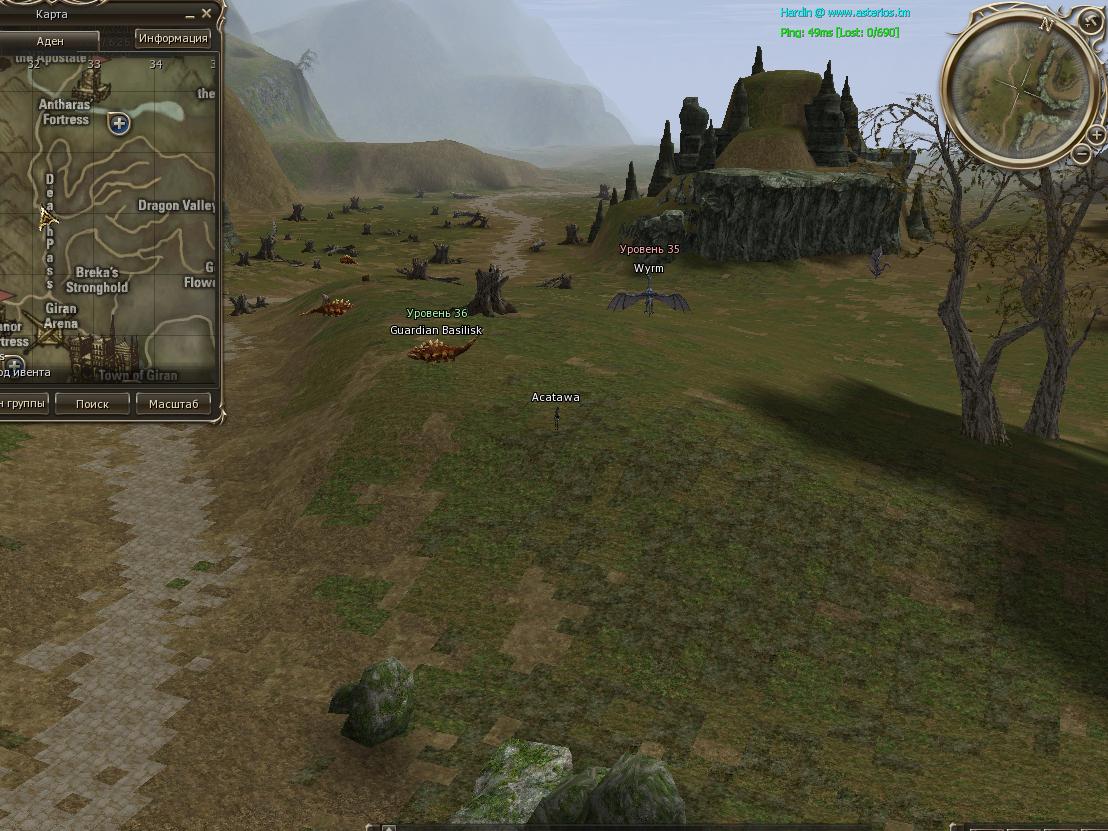Switch to the Аден map tab
The height and width of the screenshot is (831, 1108).
point(50,41)
